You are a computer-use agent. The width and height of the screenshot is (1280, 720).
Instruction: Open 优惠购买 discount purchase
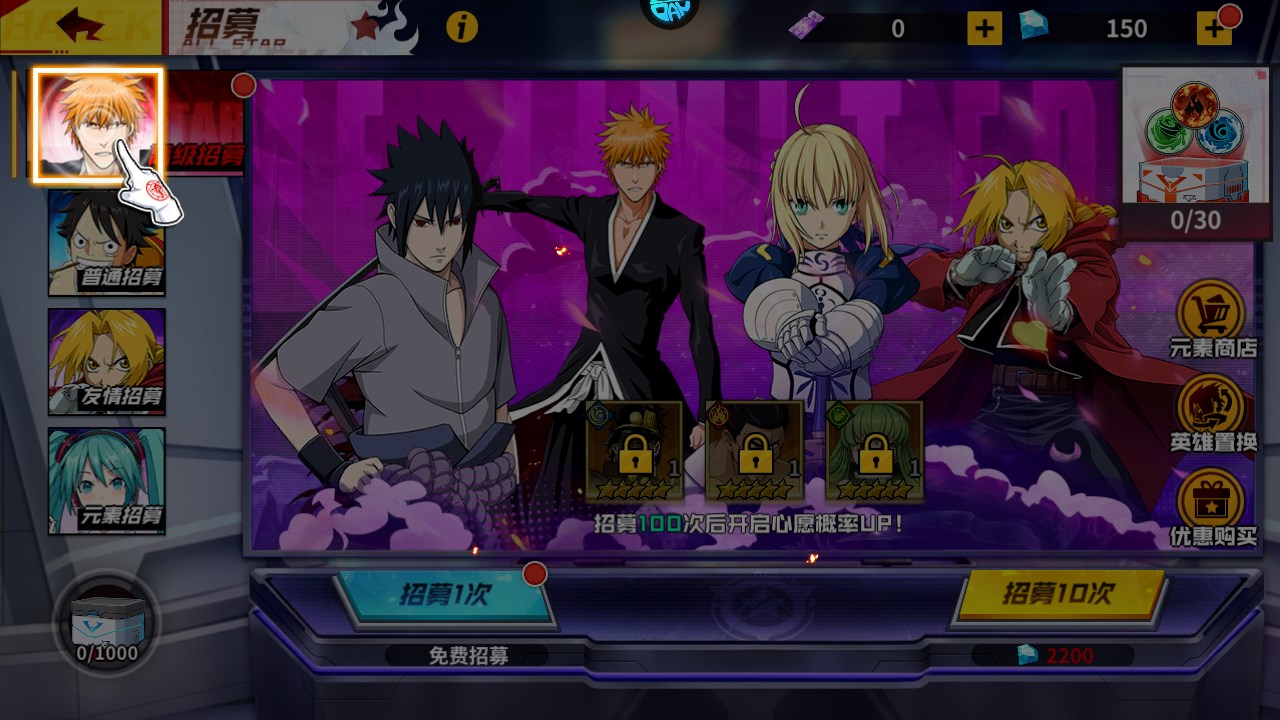coord(1212,507)
